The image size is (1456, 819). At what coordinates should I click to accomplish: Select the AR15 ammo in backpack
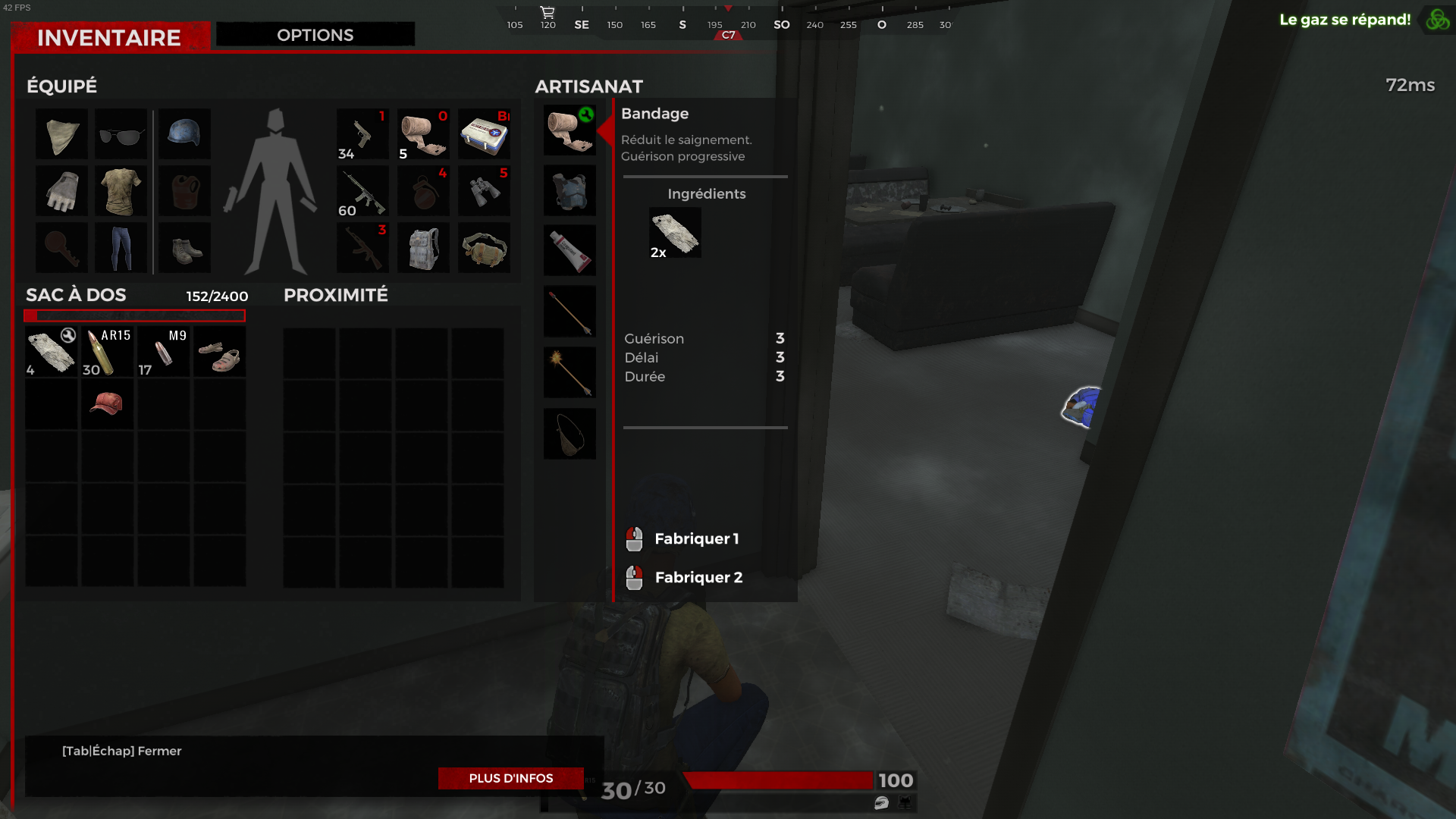tap(108, 352)
